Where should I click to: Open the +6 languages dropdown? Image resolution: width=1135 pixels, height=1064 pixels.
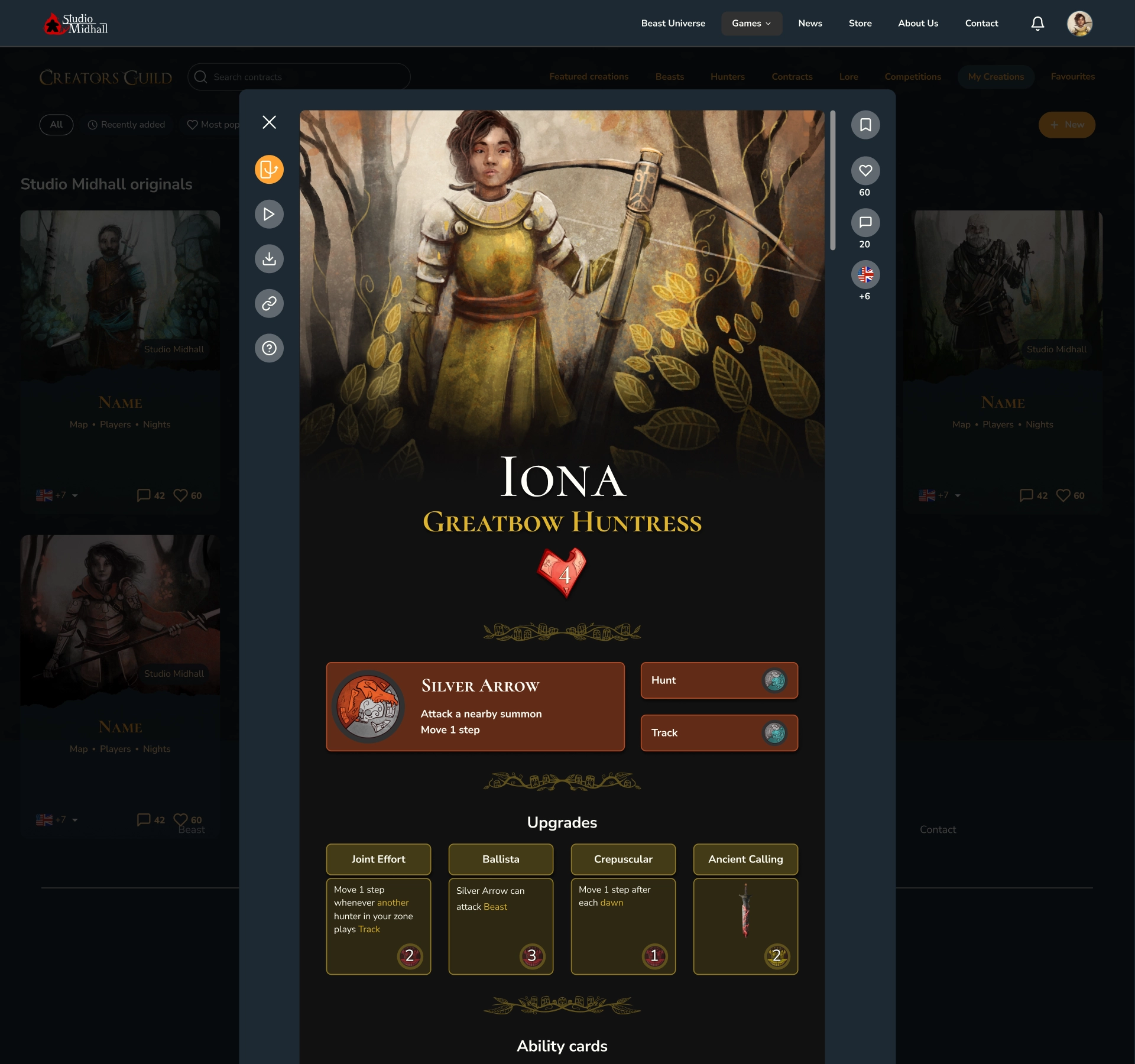tap(865, 274)
